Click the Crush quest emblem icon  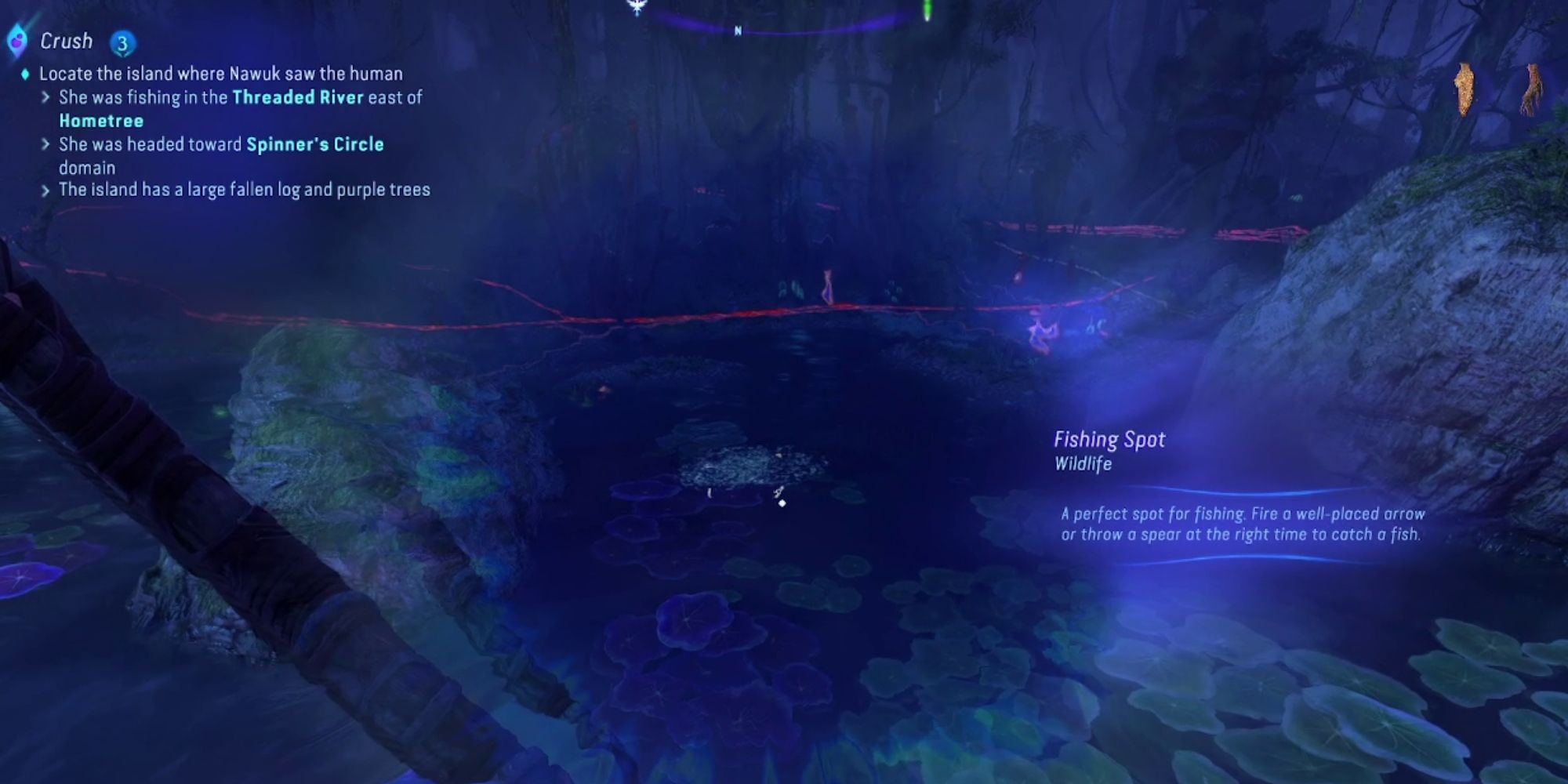17,42
